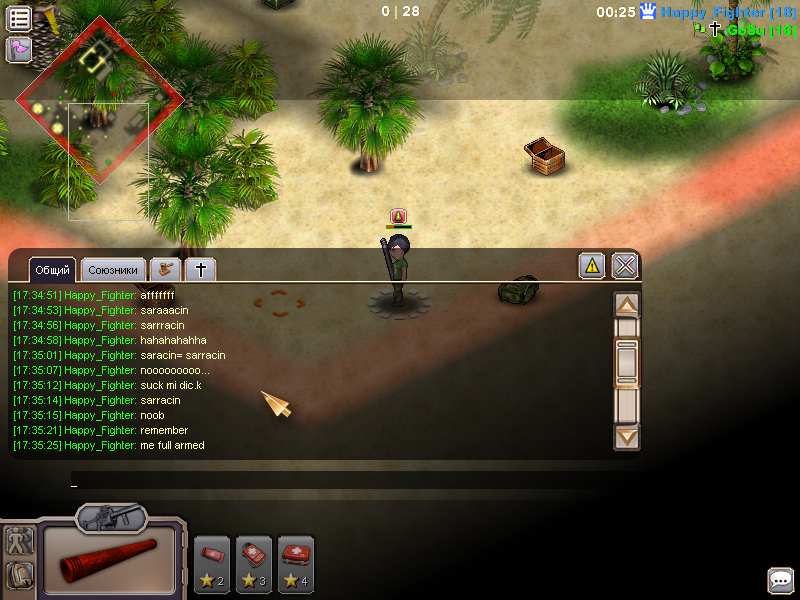This screenshot has width=800, height=600.
Task: Click the chat scroll up arrow
Action: coord(627,305)
